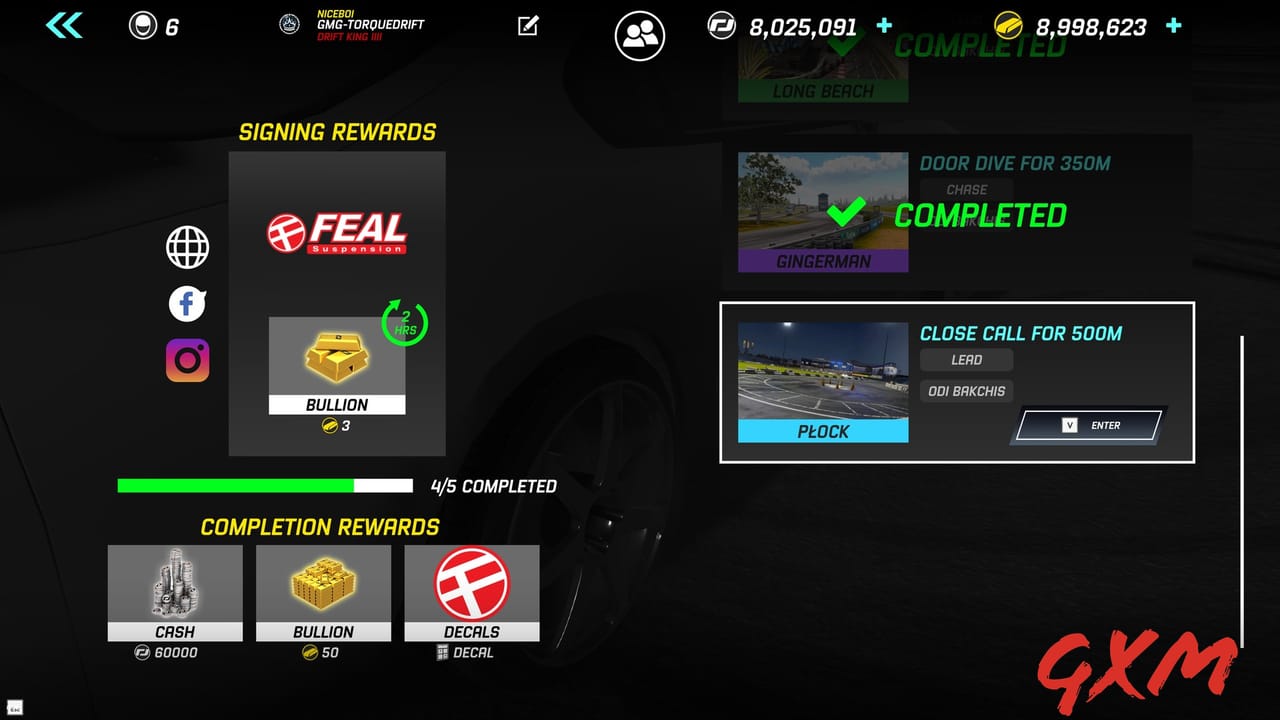Select the Cash 60000 completion reward
The width and height of the screenshot is (1280, 720).
174,595
